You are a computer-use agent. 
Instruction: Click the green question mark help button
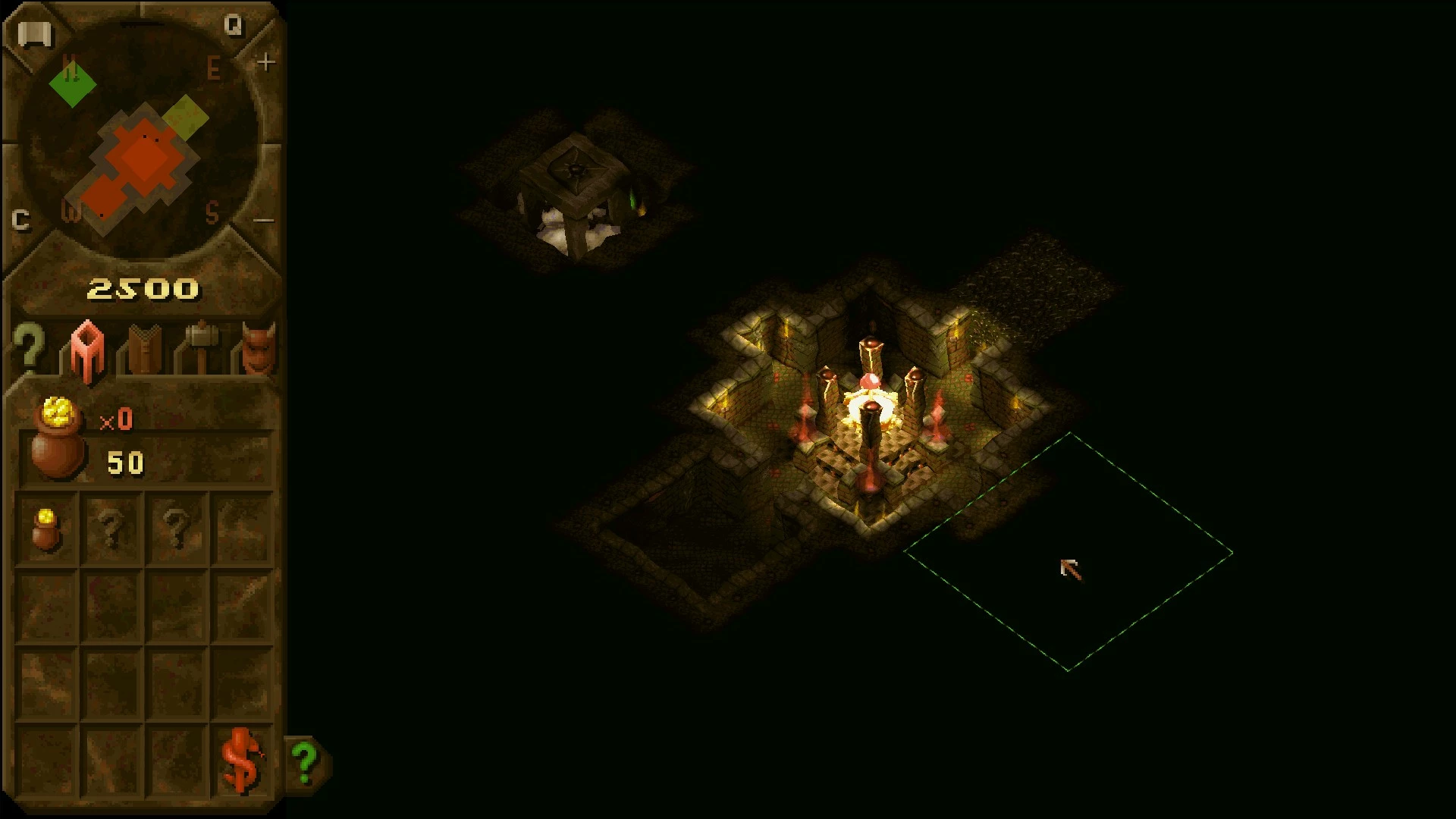pyautogui.click(x=306, y=761)
